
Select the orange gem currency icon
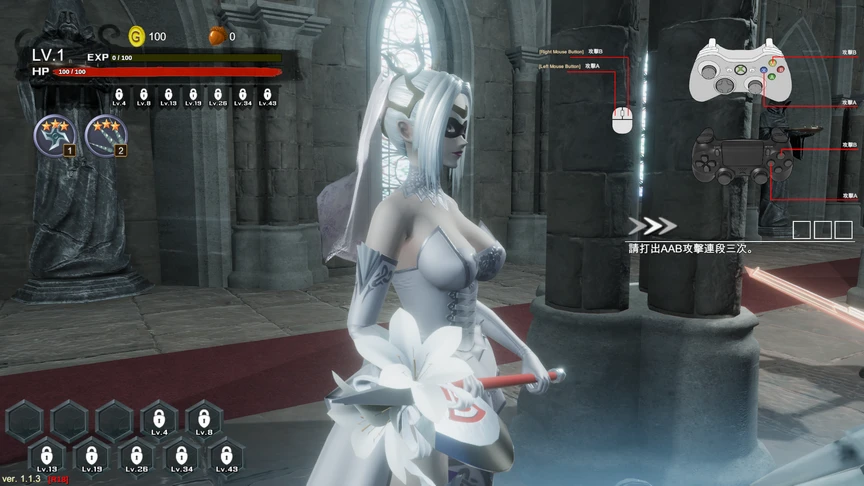tap(217, 36)
